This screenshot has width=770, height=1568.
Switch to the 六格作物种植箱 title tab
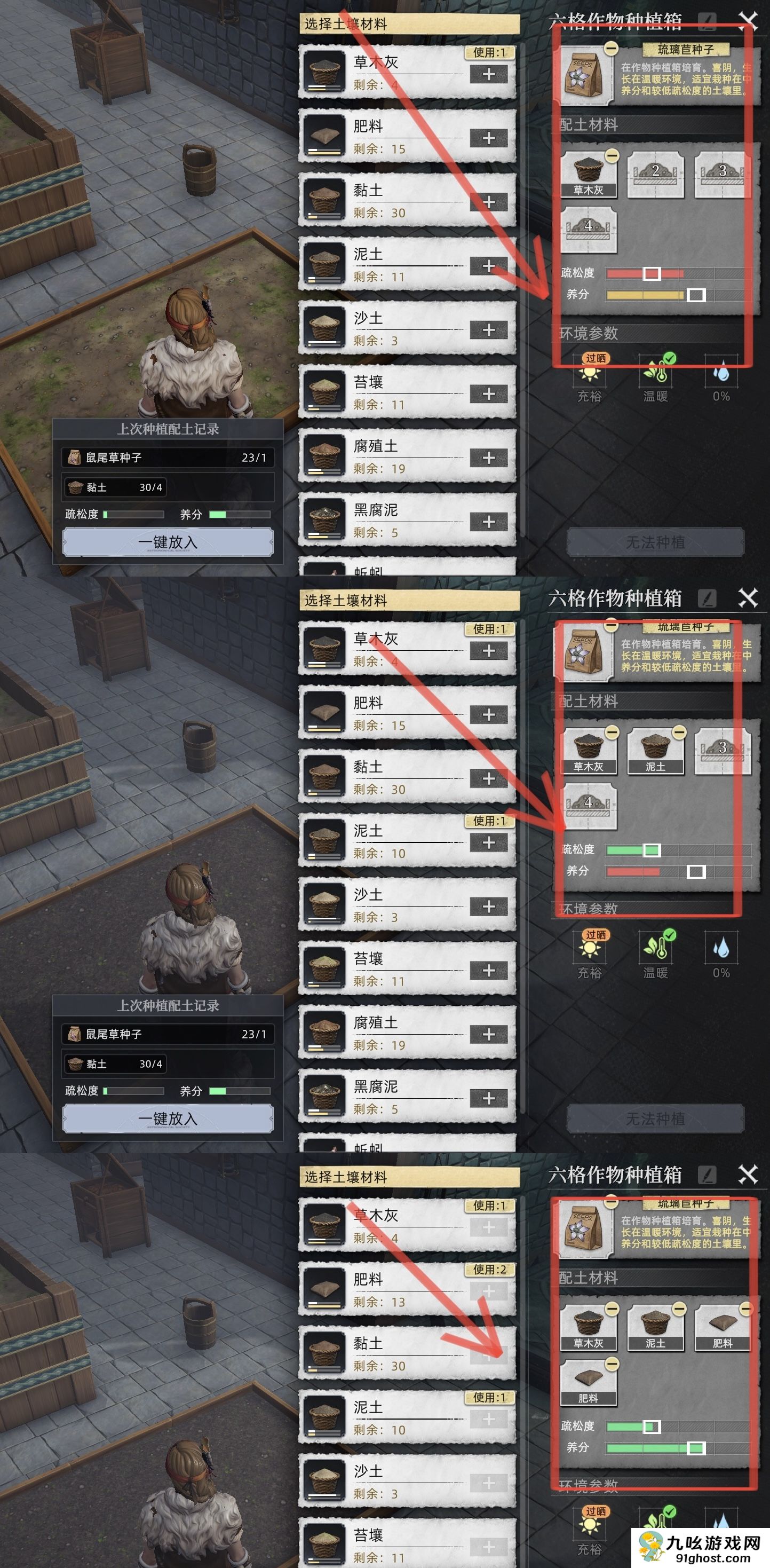[x=615, y=20]
